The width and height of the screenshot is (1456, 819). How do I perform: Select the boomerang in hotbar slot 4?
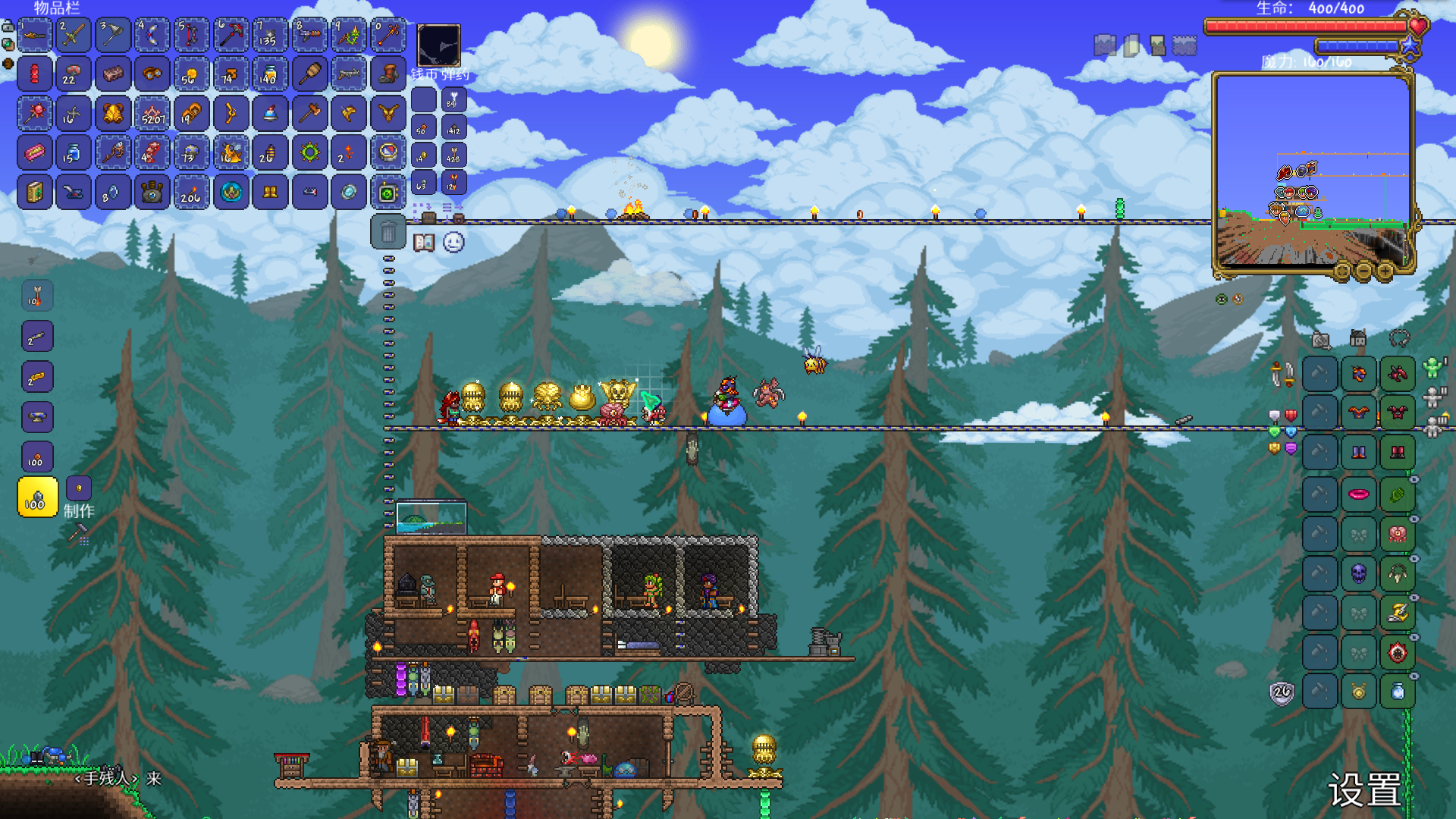(152, 35)
